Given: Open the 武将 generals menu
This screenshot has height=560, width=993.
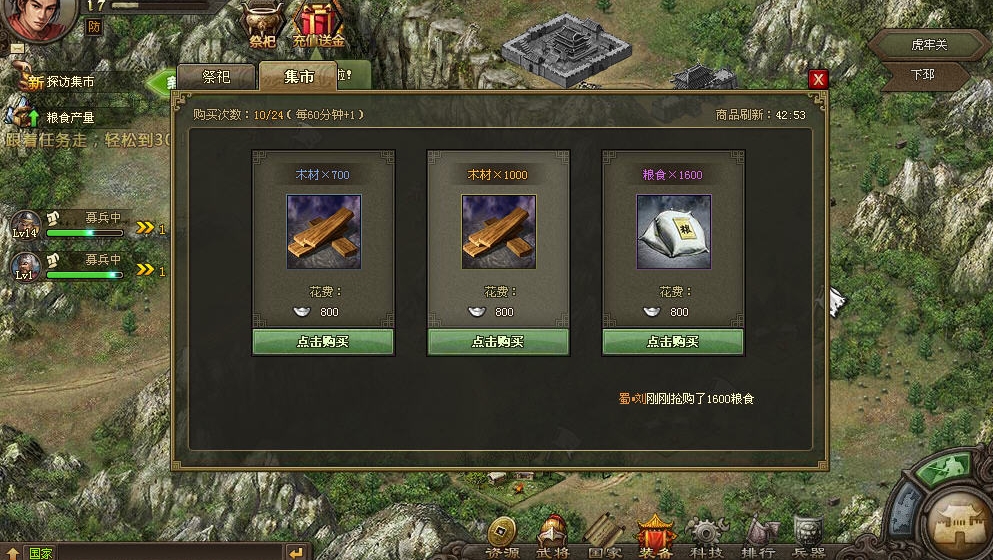Looking at the screenshot, I should click(553, 537).
